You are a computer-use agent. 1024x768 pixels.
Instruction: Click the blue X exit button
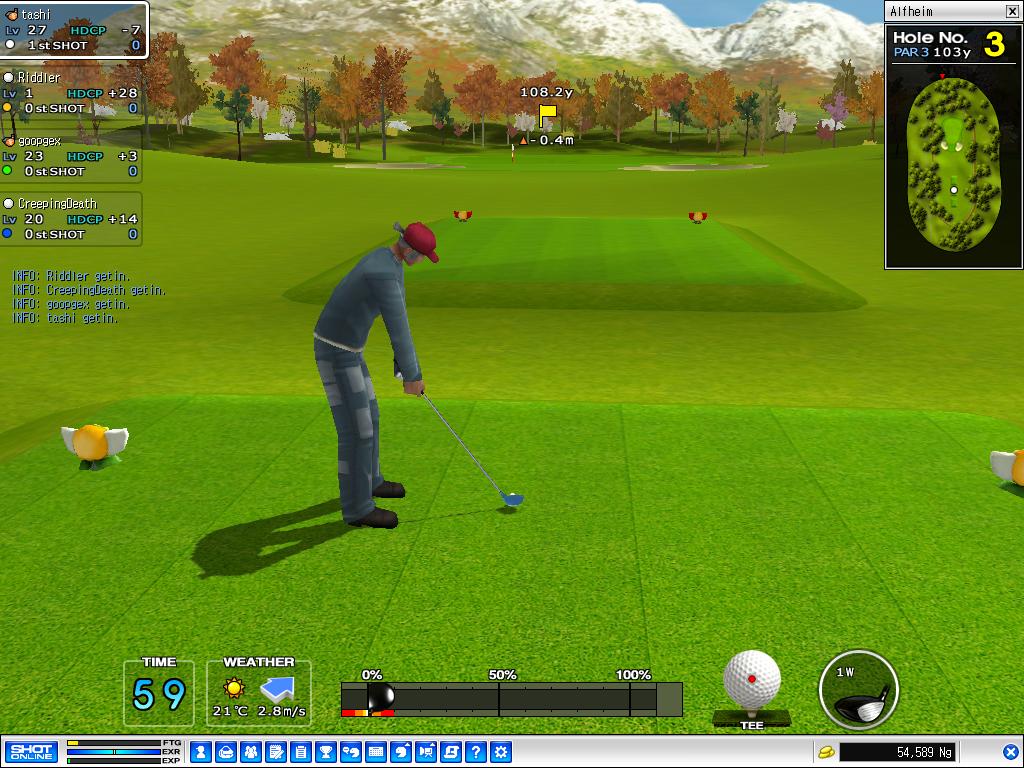tap(1011, 752)
